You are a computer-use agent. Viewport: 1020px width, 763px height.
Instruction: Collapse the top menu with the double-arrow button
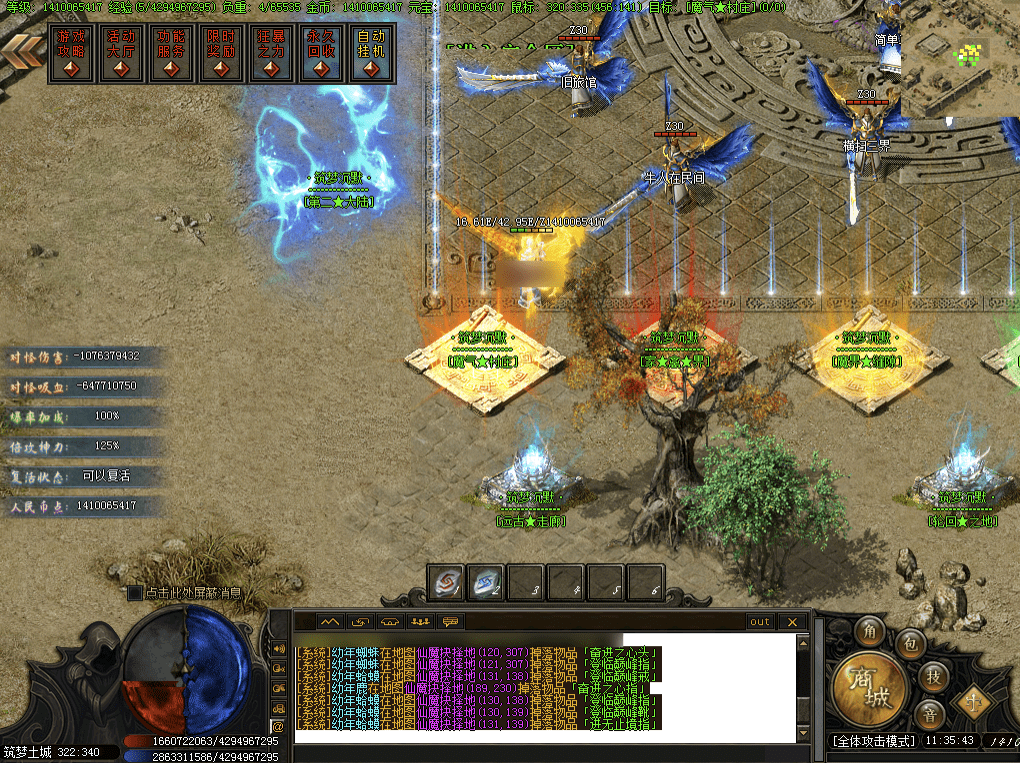click(x=23, y=52)
